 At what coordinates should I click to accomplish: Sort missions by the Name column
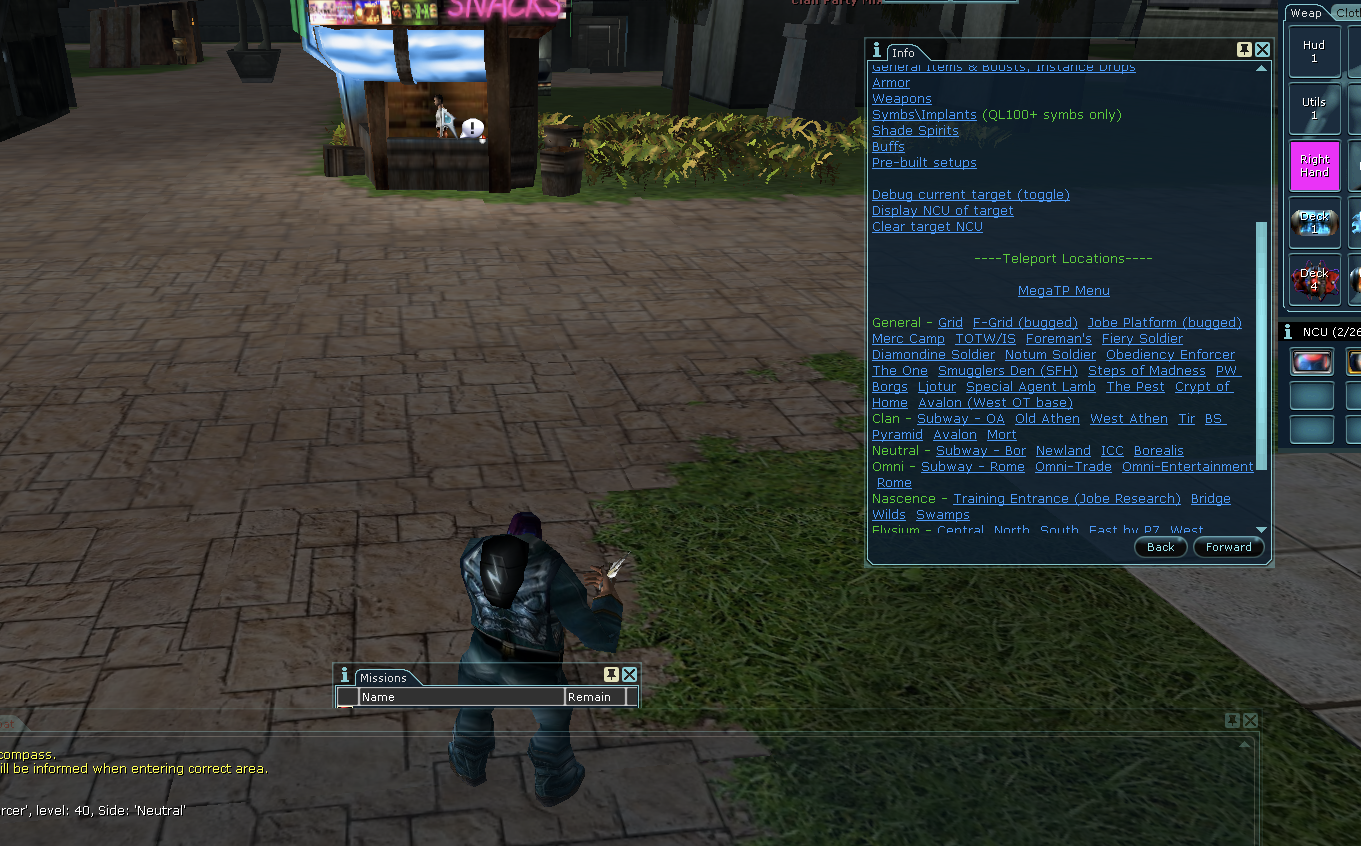click(461, 697)
